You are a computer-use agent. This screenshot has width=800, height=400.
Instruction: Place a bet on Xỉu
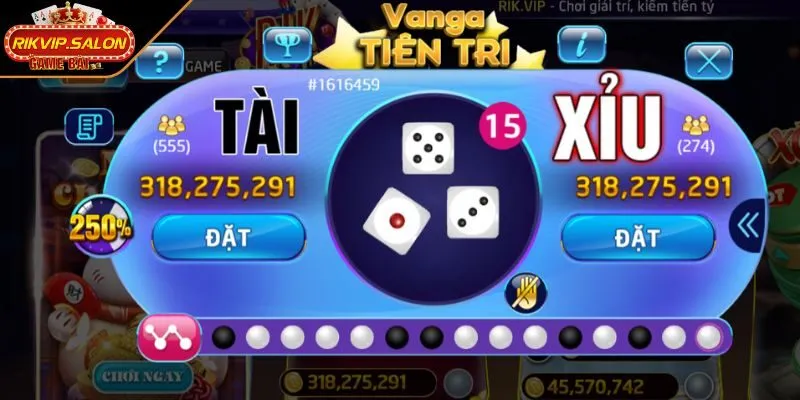[x=637, y=237]
